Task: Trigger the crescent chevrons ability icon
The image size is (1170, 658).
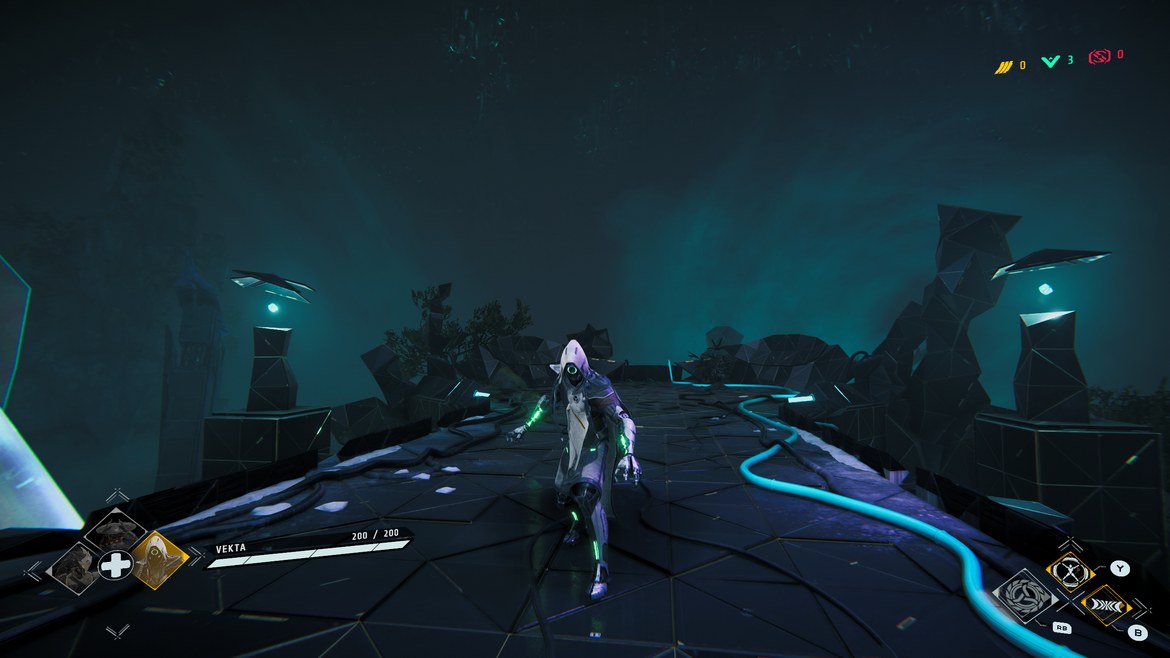Action: 1105,604
